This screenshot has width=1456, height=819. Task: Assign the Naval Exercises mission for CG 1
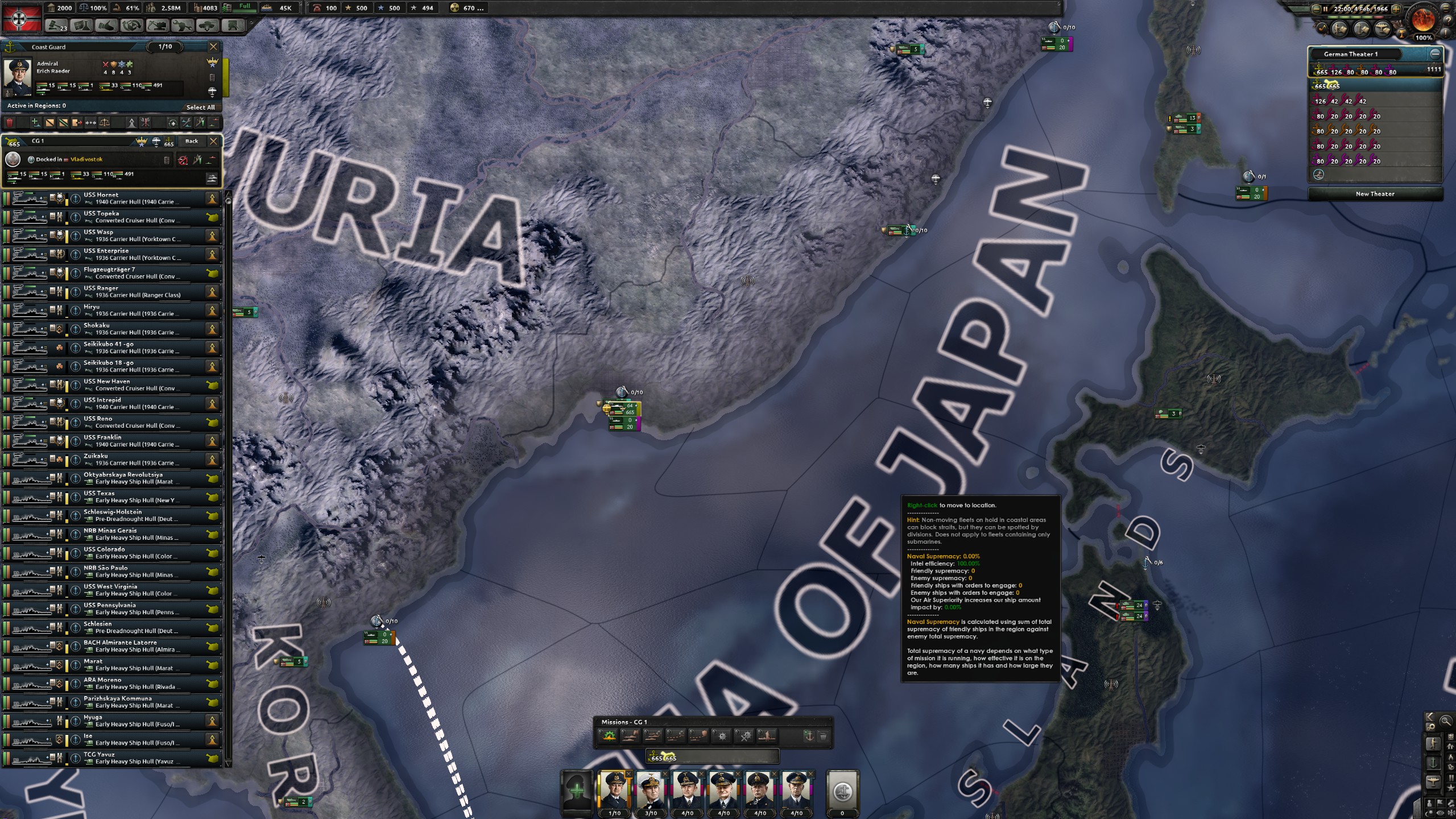pyautogui.click(x=609, y=737)
